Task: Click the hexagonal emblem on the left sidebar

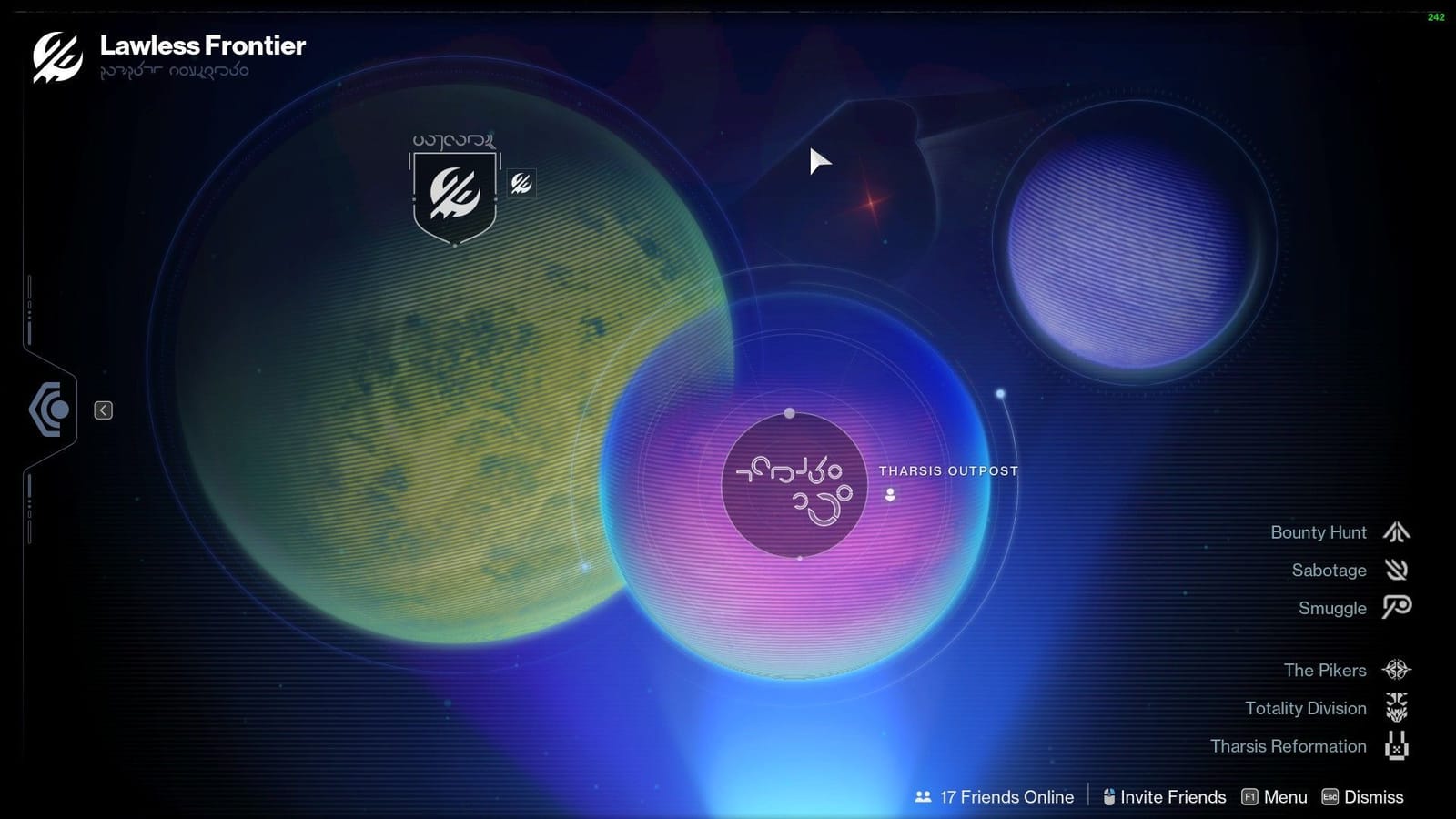Action: pos(50,409)
